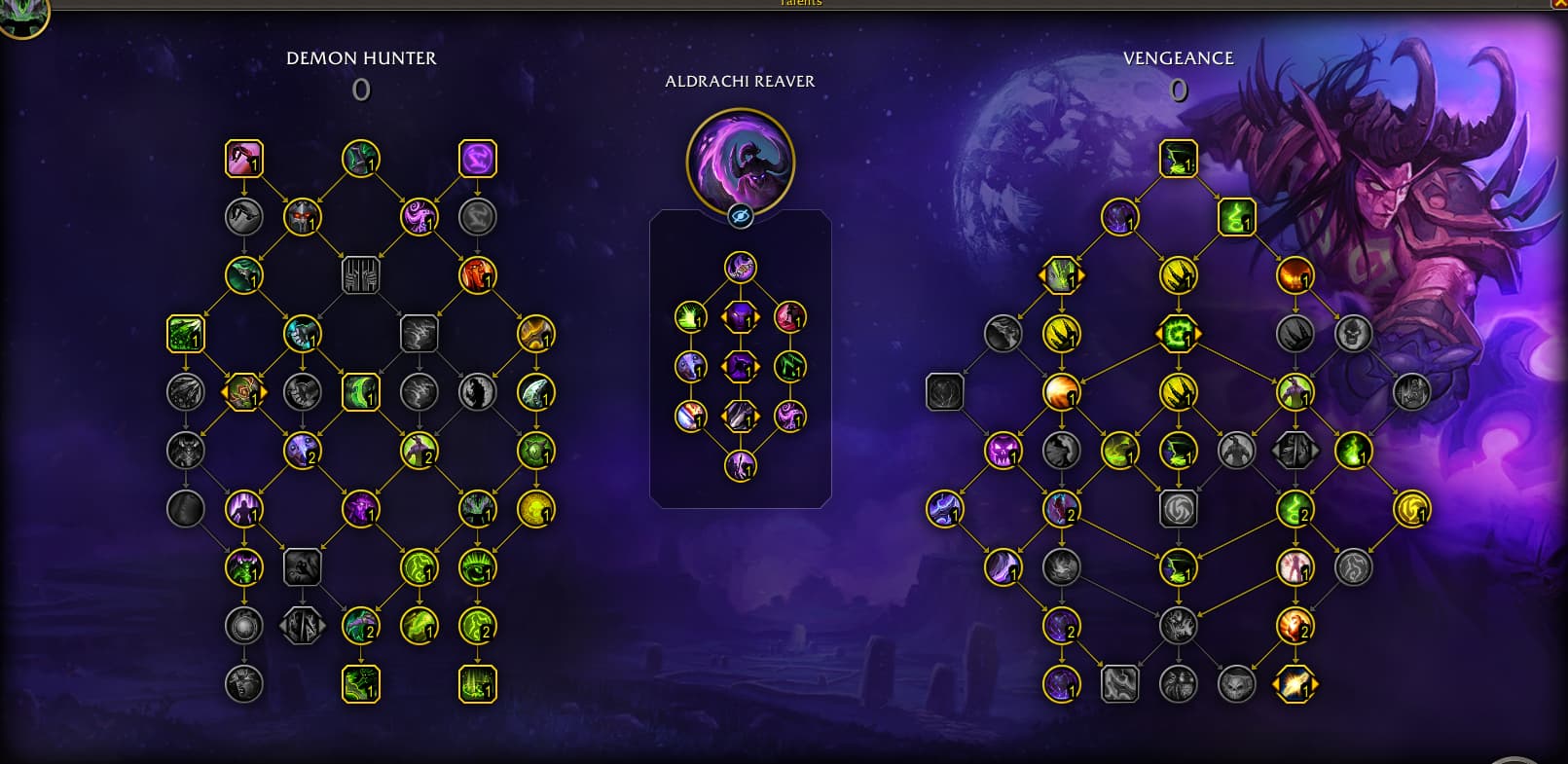Viewport: 1568px width, 764px height.
Task: Select the unlearned gray skull talent
Action: pos(1353,334)
